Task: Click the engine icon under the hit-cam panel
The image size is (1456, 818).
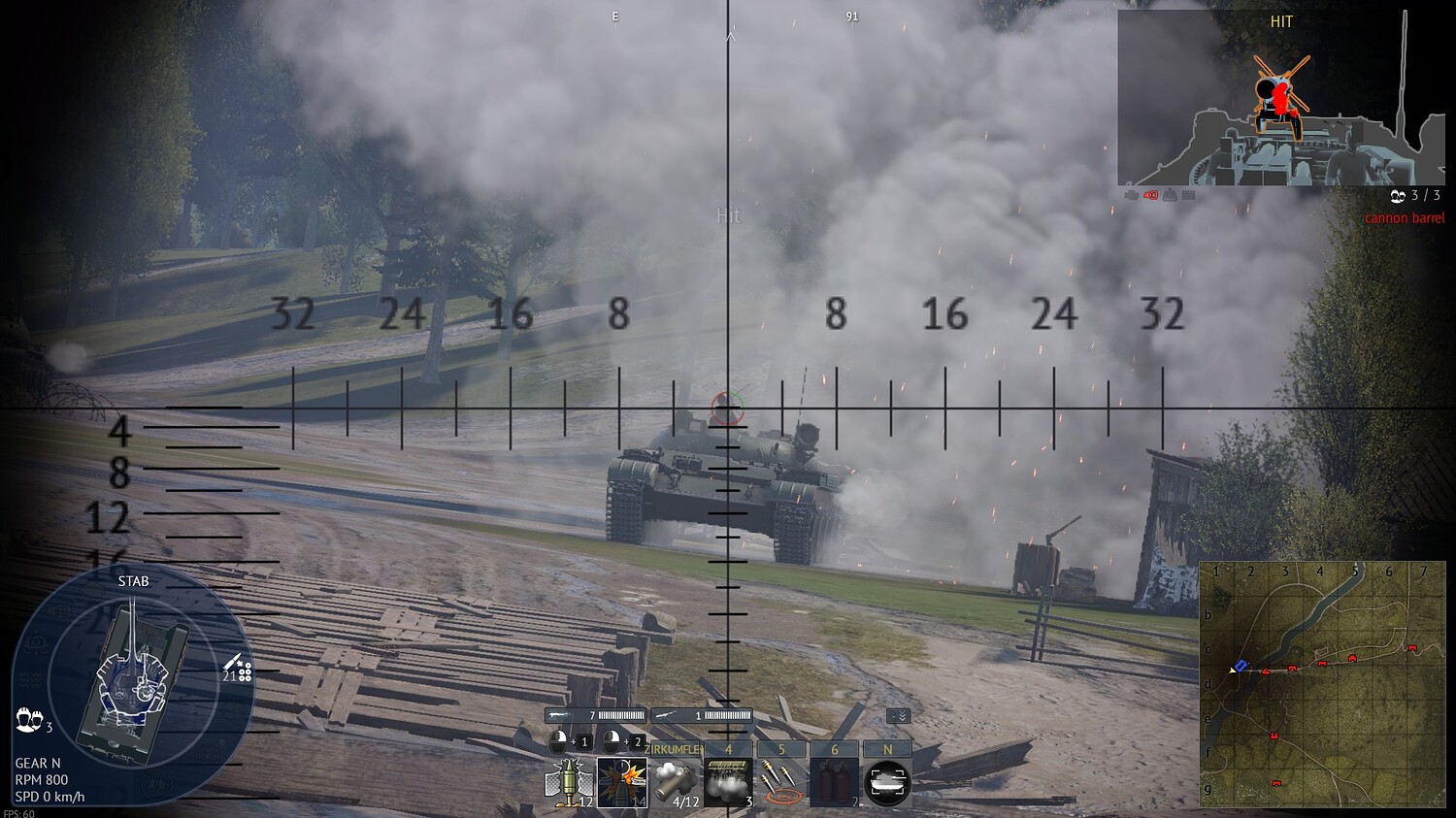Action: click(1133, 195)
